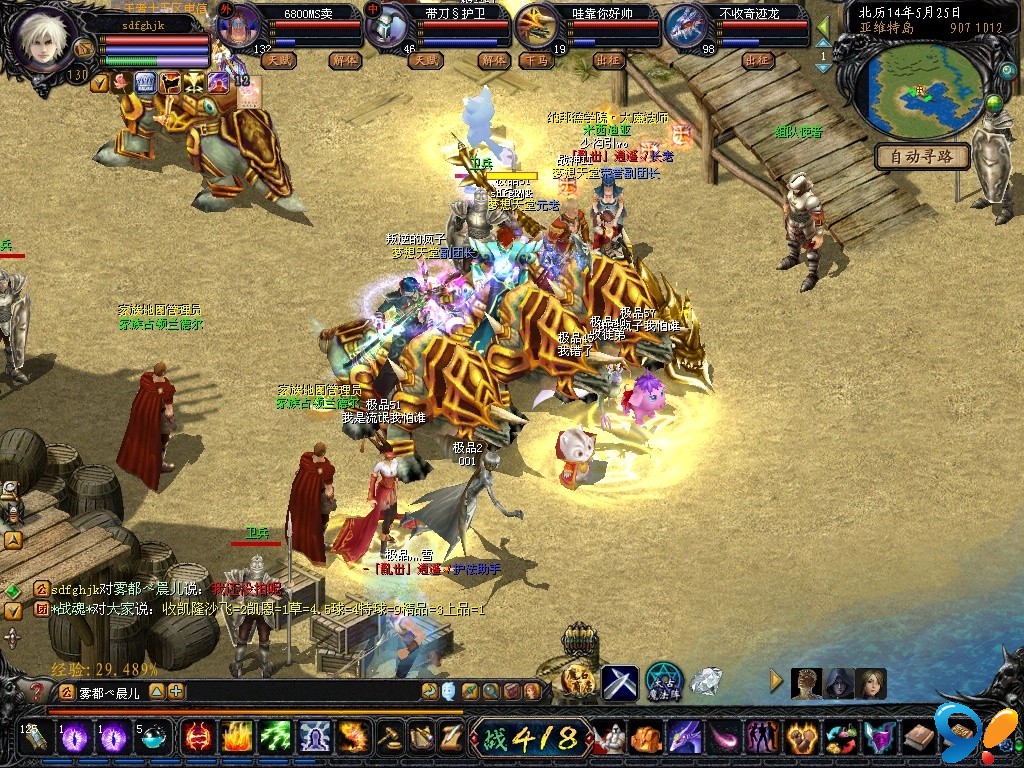Click the open book icon in menu bar
Screen dimensions: 1024x768
(919, 739)
